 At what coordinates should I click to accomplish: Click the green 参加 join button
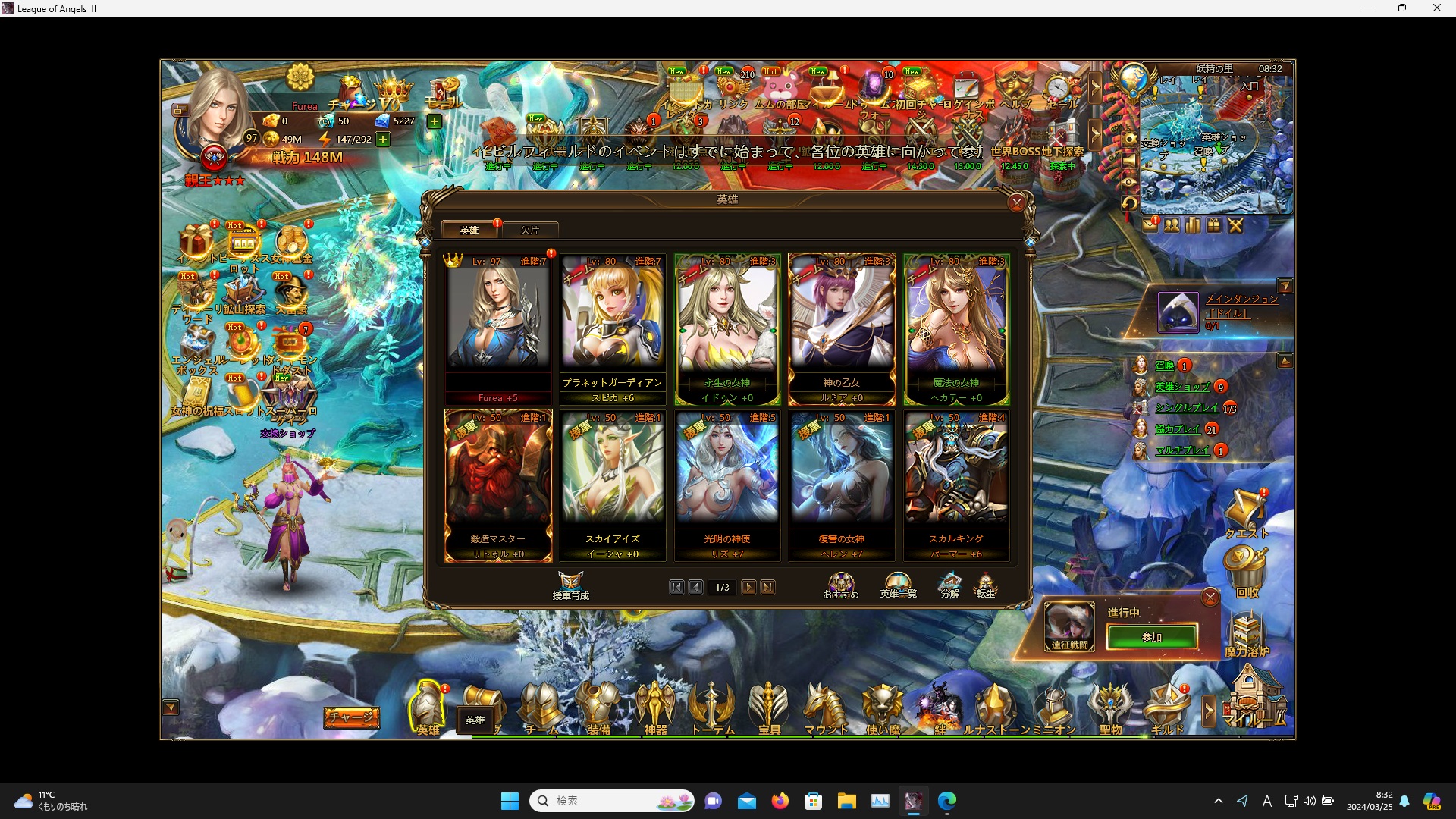1152,637
